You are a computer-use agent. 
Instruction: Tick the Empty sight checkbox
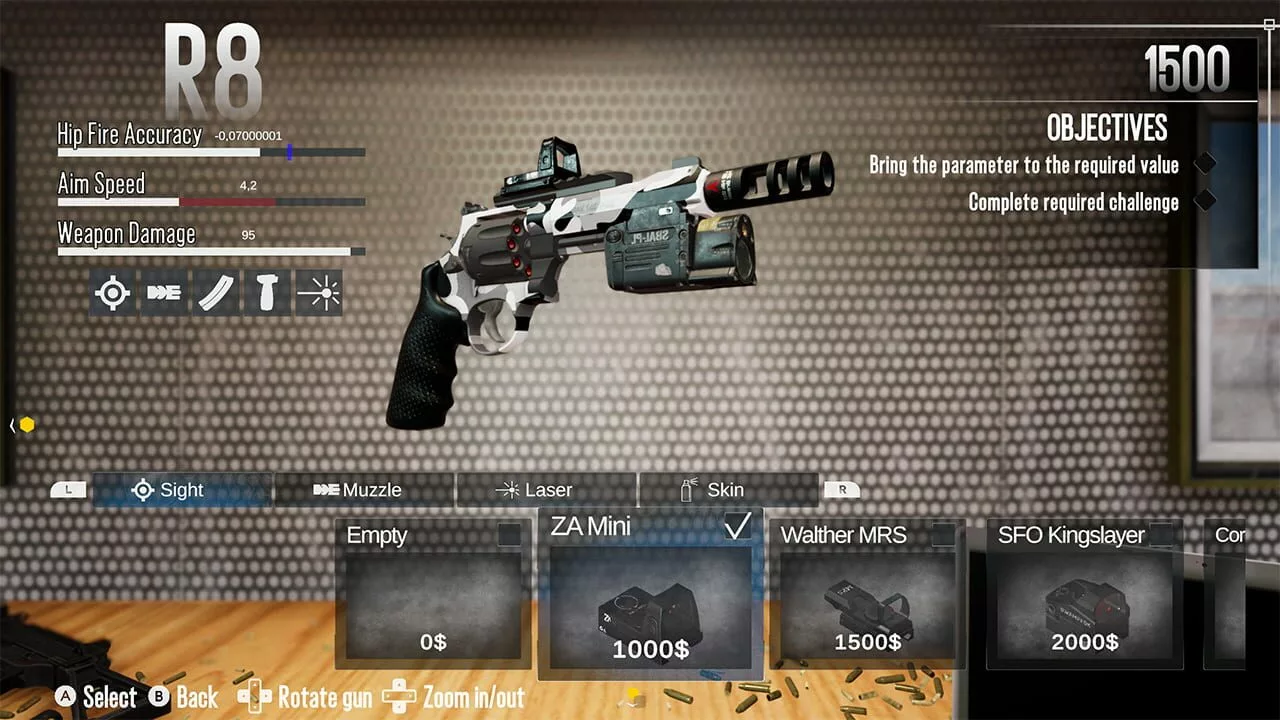[x=510, y=535]
